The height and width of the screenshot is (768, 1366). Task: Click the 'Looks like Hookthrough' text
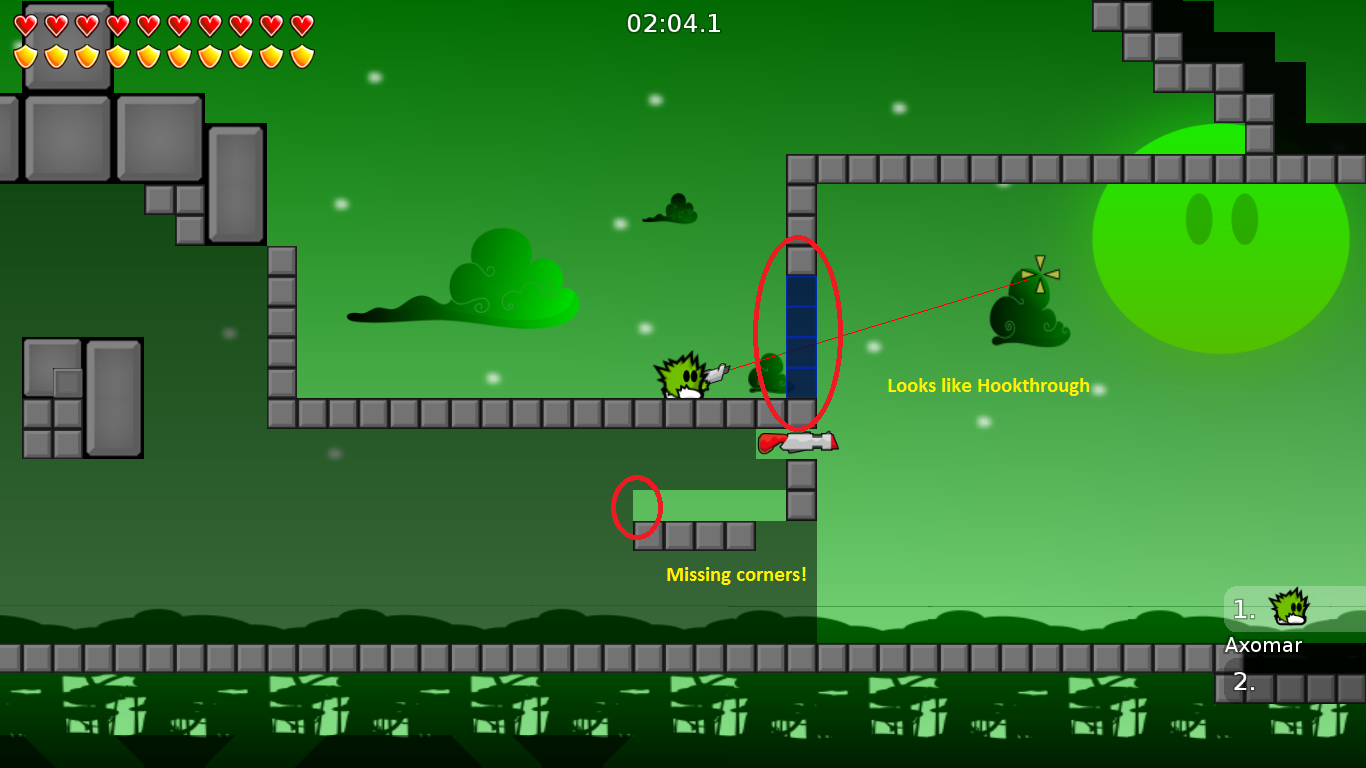988,385
